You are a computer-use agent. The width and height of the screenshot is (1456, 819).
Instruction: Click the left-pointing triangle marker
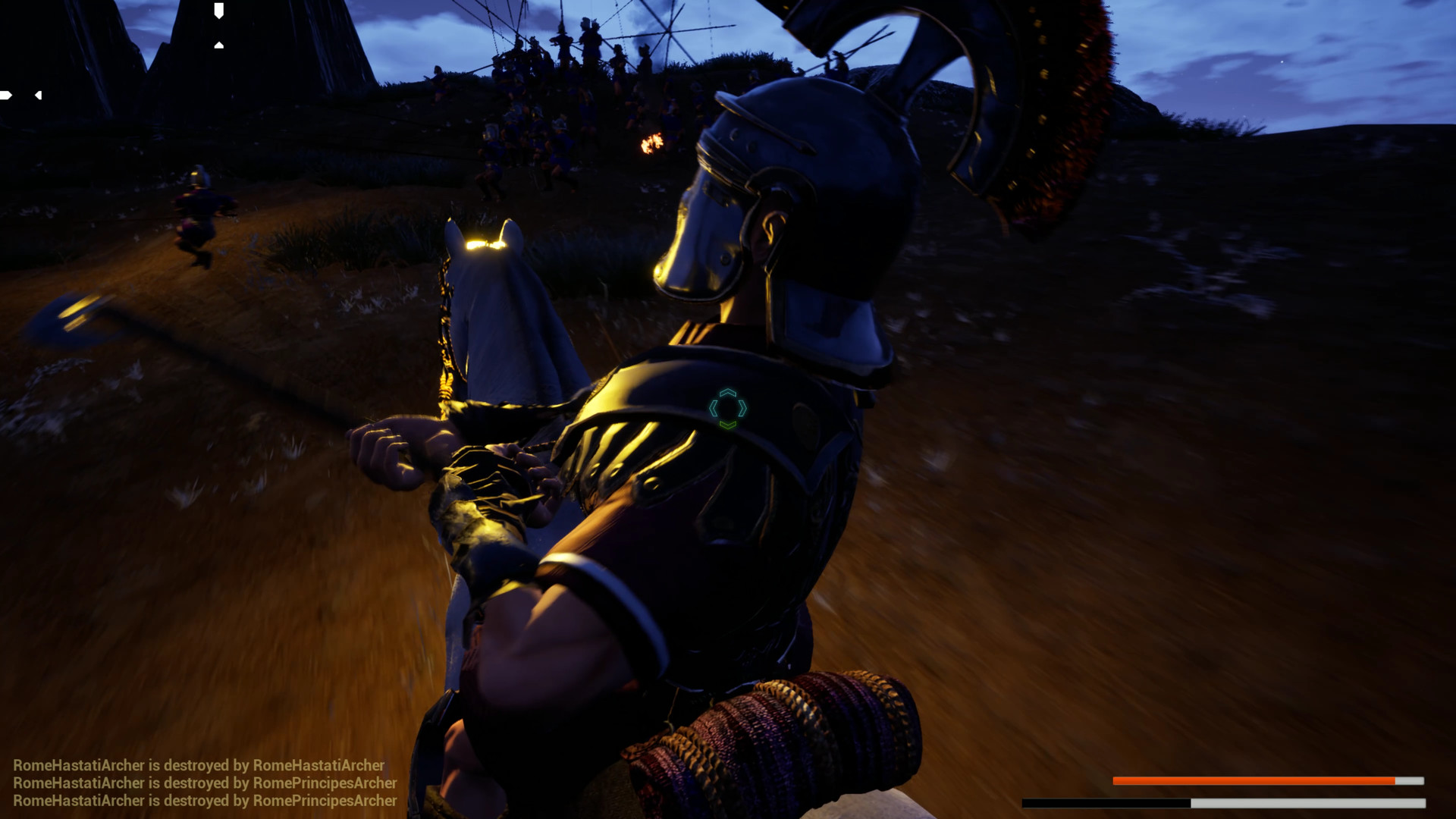point(39,97)
